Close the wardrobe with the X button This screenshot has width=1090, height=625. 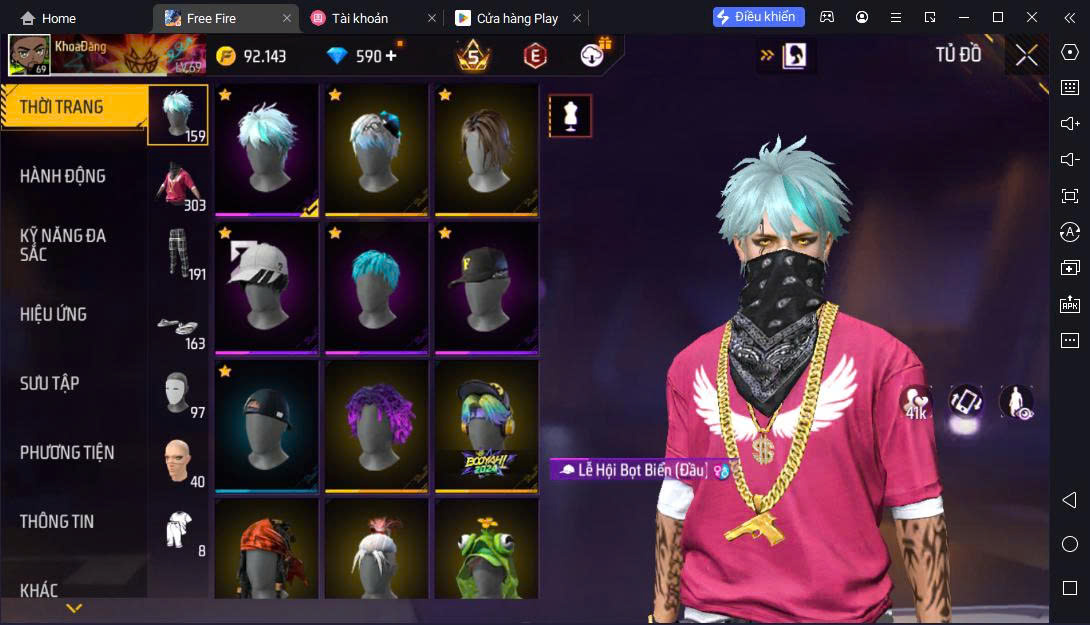[x=1027, y=55]
